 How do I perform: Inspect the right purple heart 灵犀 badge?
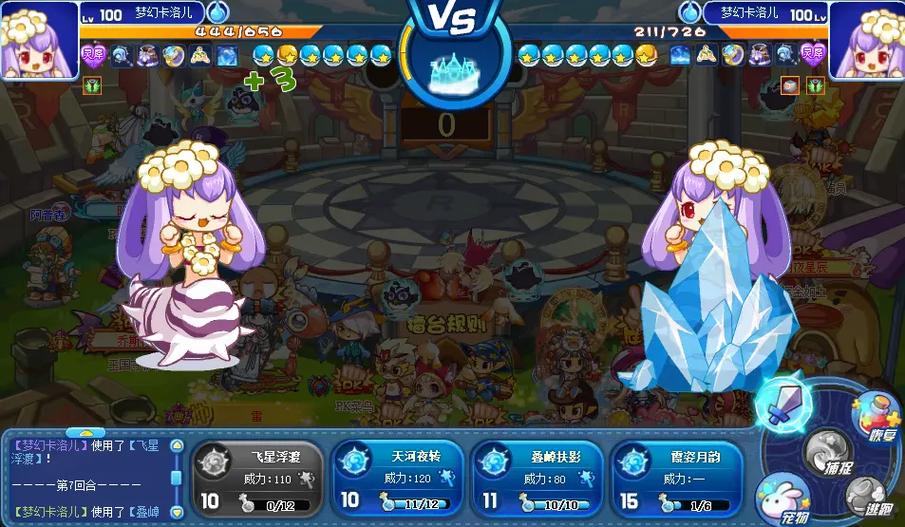(x=812, y=56)
